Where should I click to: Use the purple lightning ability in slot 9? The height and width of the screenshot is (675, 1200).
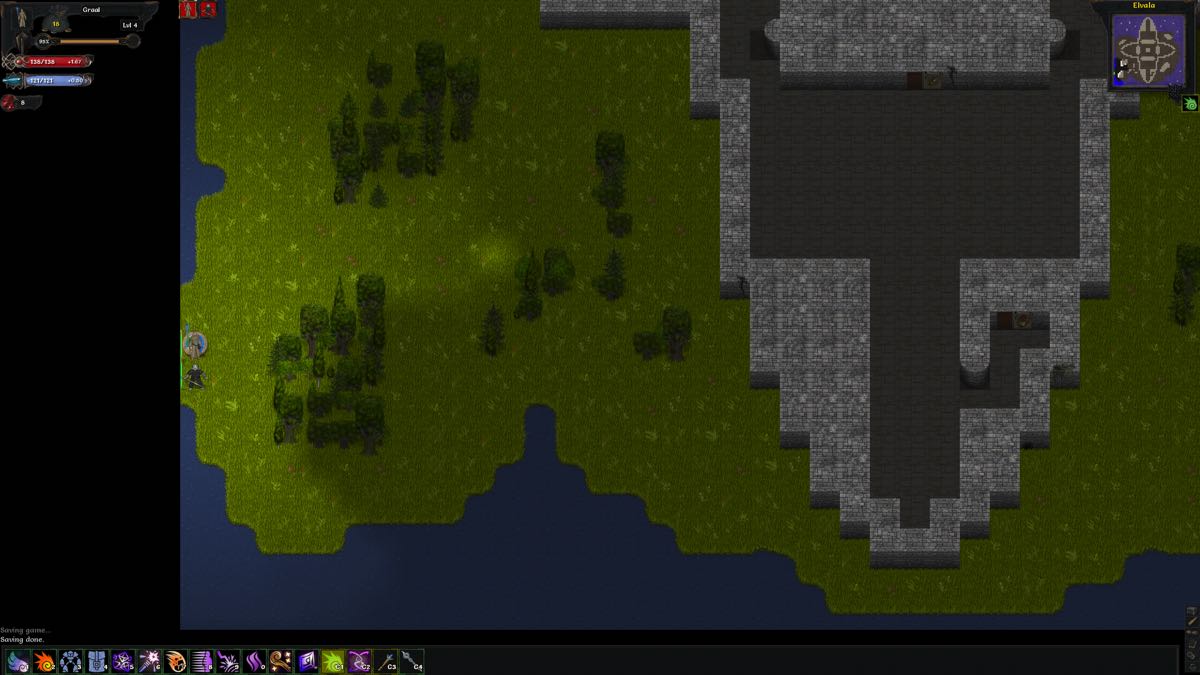click(x=228, y=661)
